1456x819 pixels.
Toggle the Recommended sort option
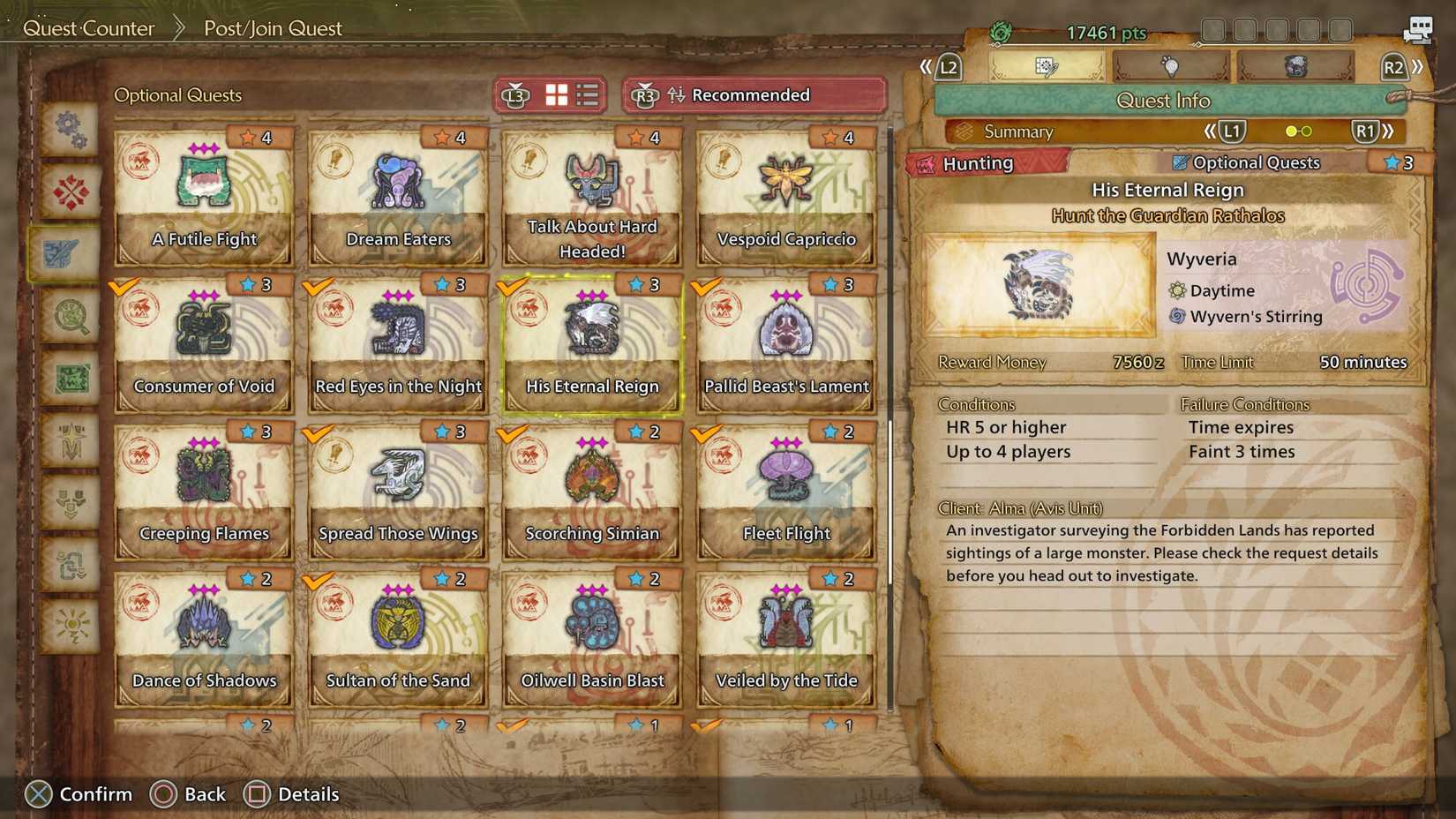[x=752, y=94]
